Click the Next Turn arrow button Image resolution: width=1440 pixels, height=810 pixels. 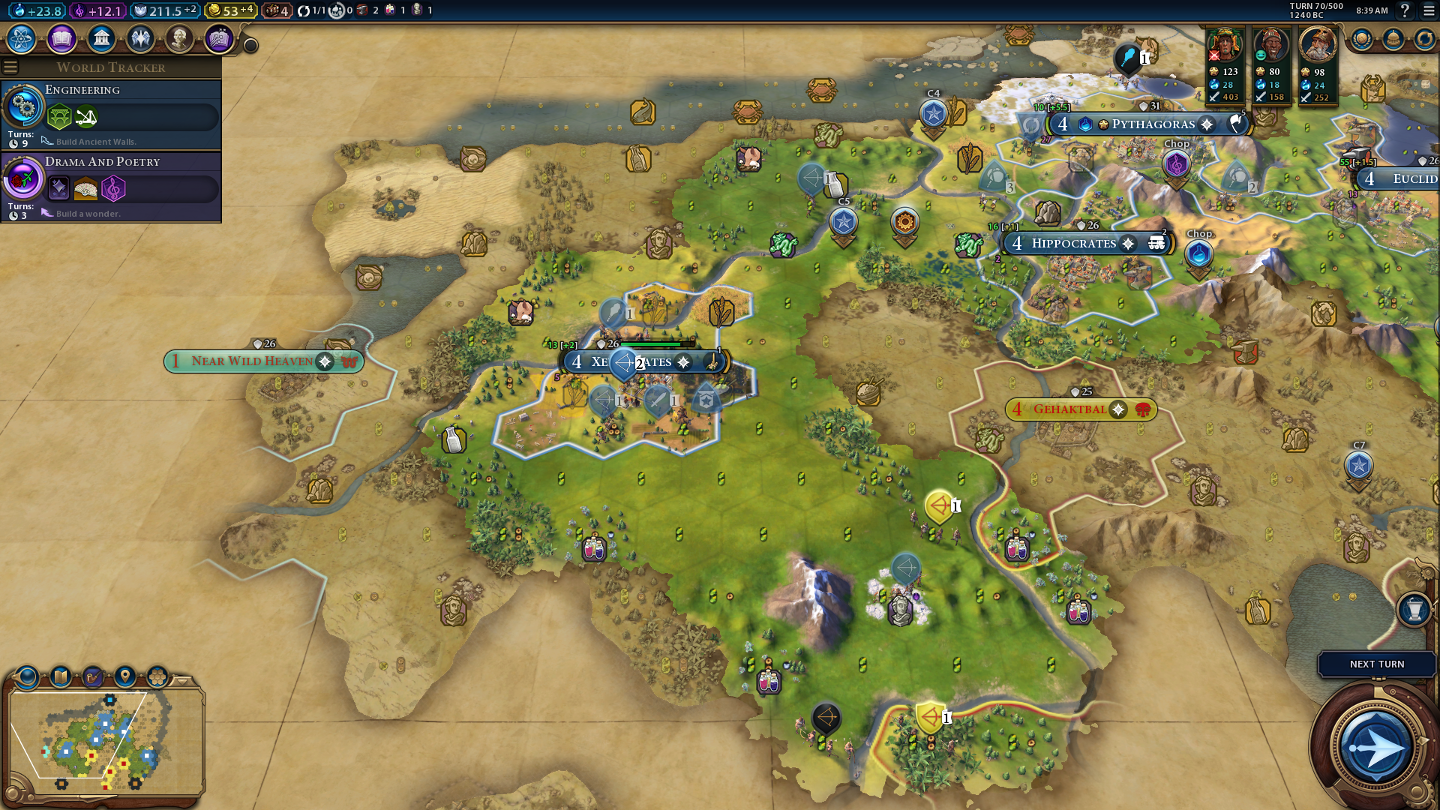[1377, 745]
